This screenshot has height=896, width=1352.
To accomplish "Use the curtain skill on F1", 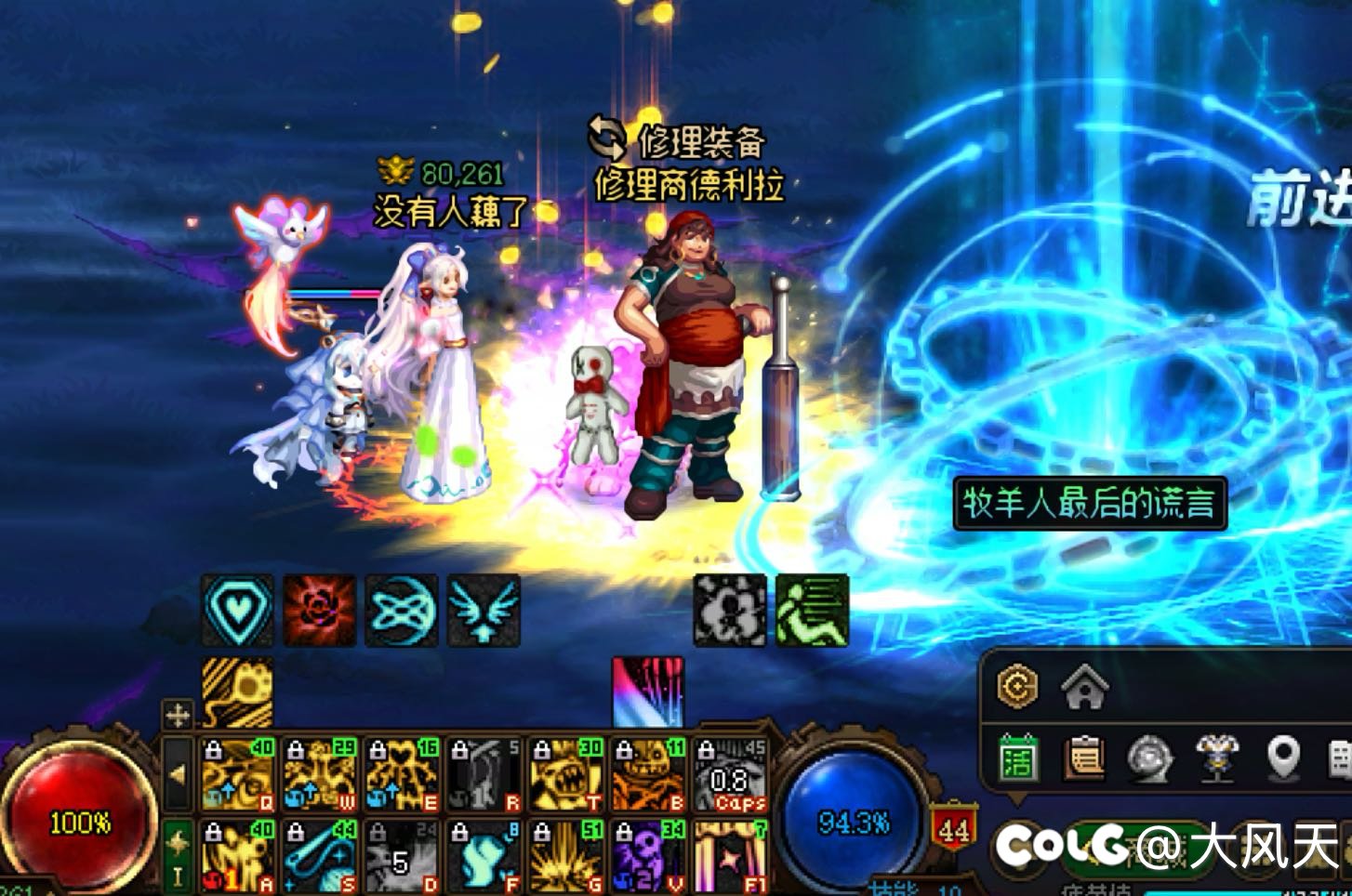I will click(731, 856).
